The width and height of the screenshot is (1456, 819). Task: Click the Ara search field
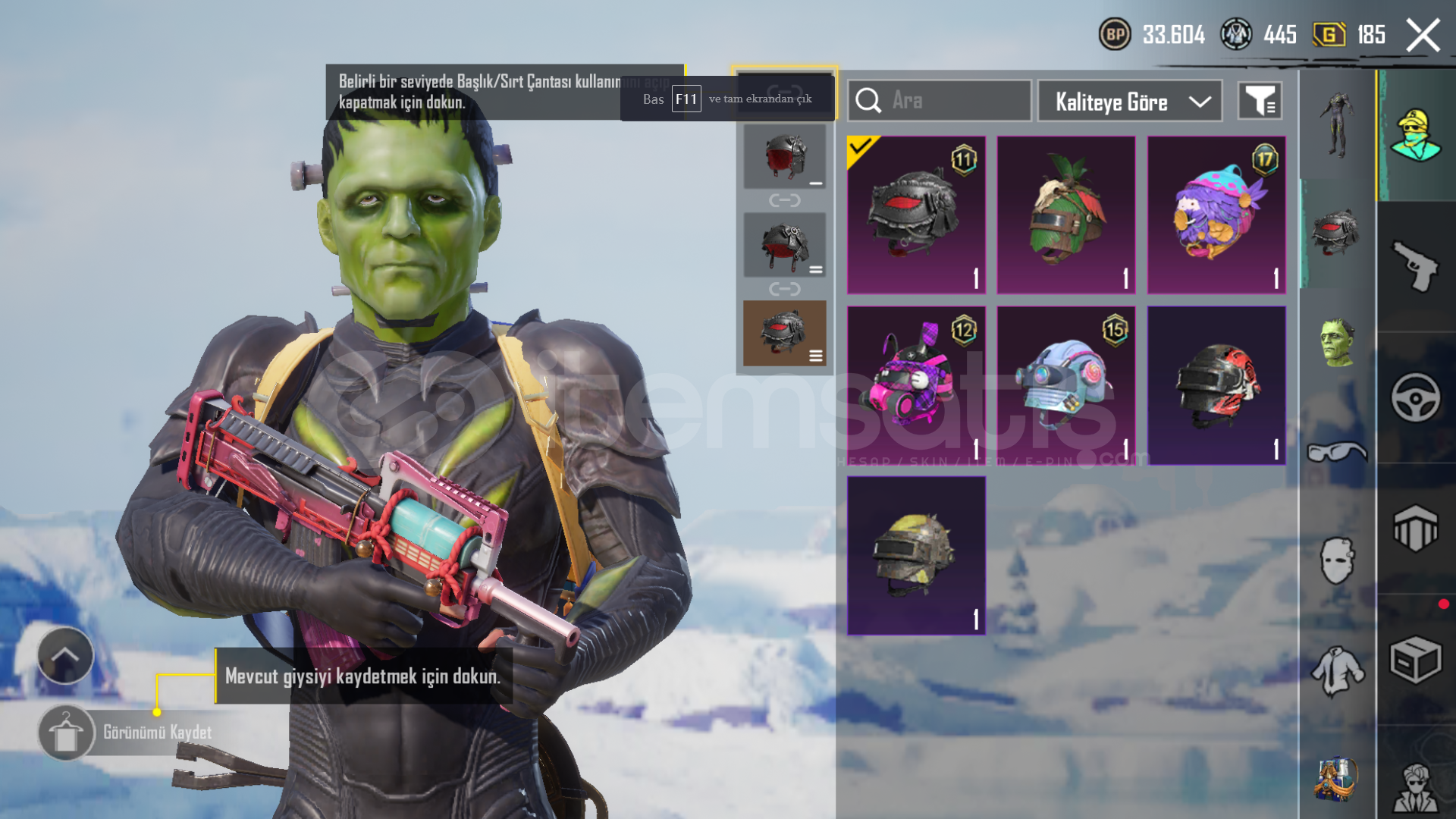pyautogui.click(x=940, y=101)
